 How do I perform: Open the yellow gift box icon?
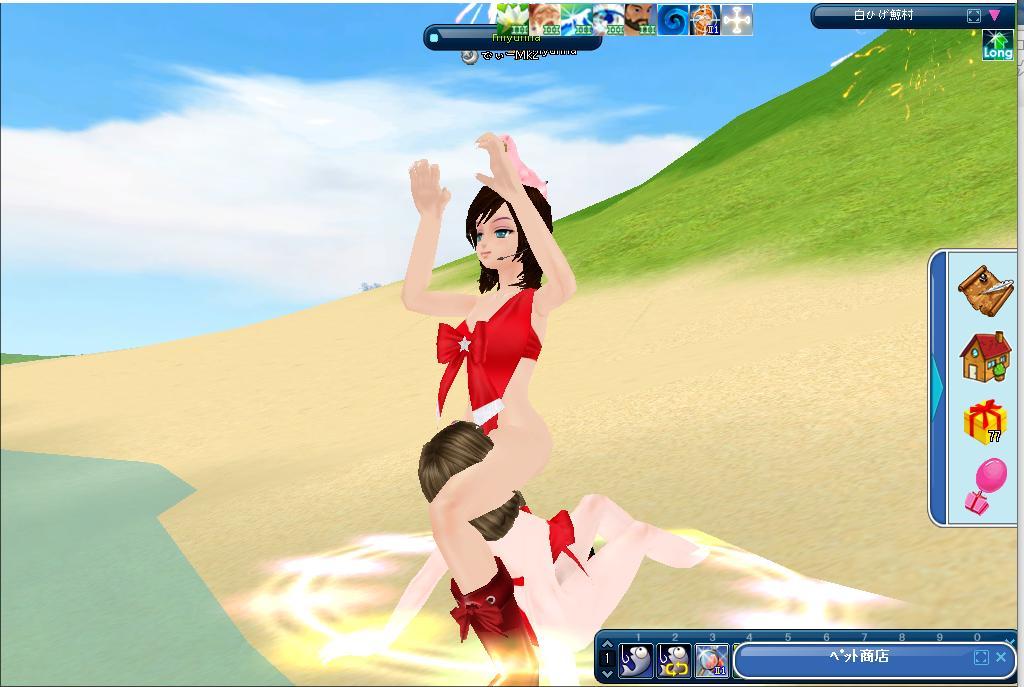click(x=985, y=421)
